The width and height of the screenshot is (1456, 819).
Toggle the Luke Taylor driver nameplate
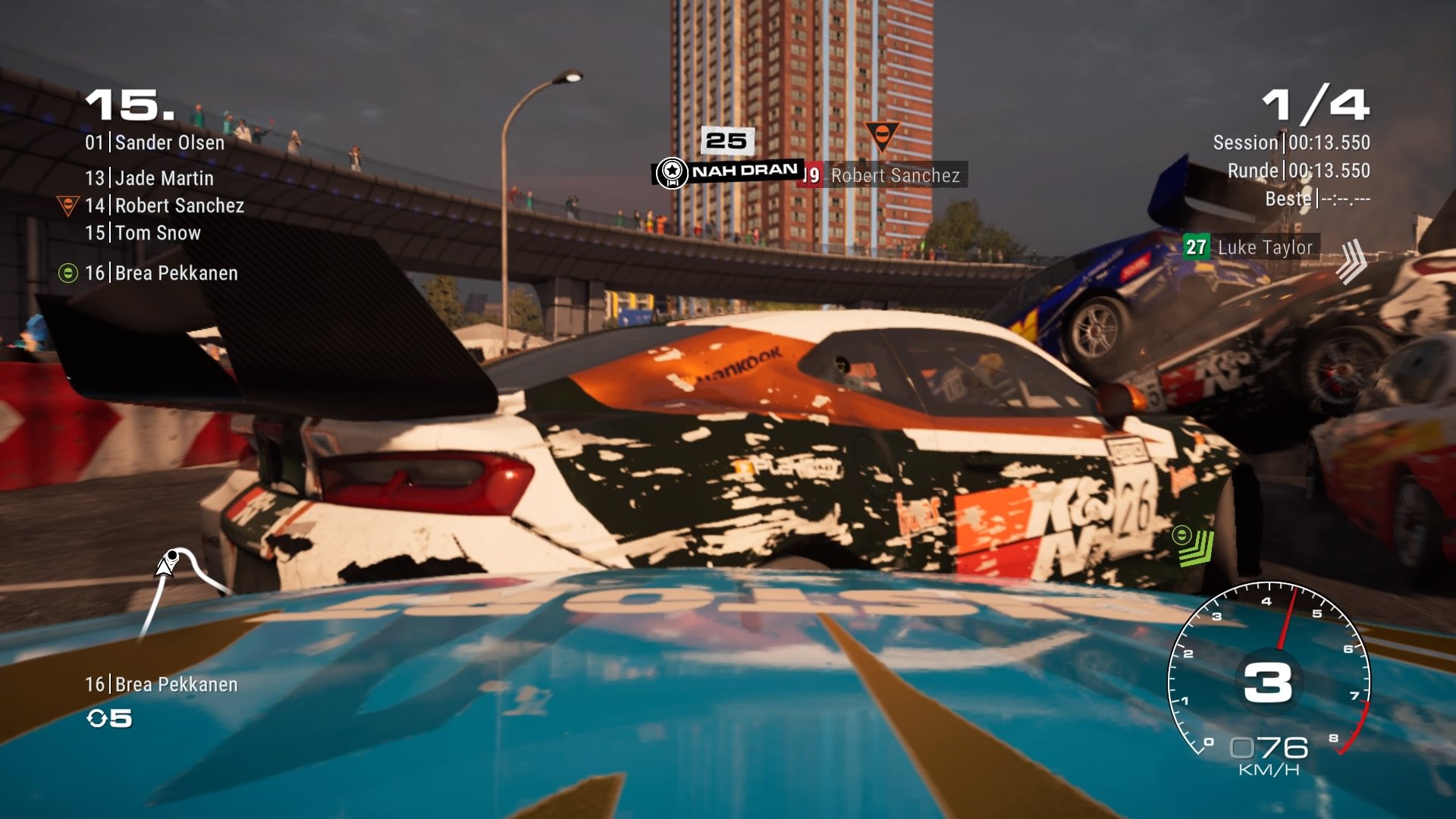click(1265, 247)
